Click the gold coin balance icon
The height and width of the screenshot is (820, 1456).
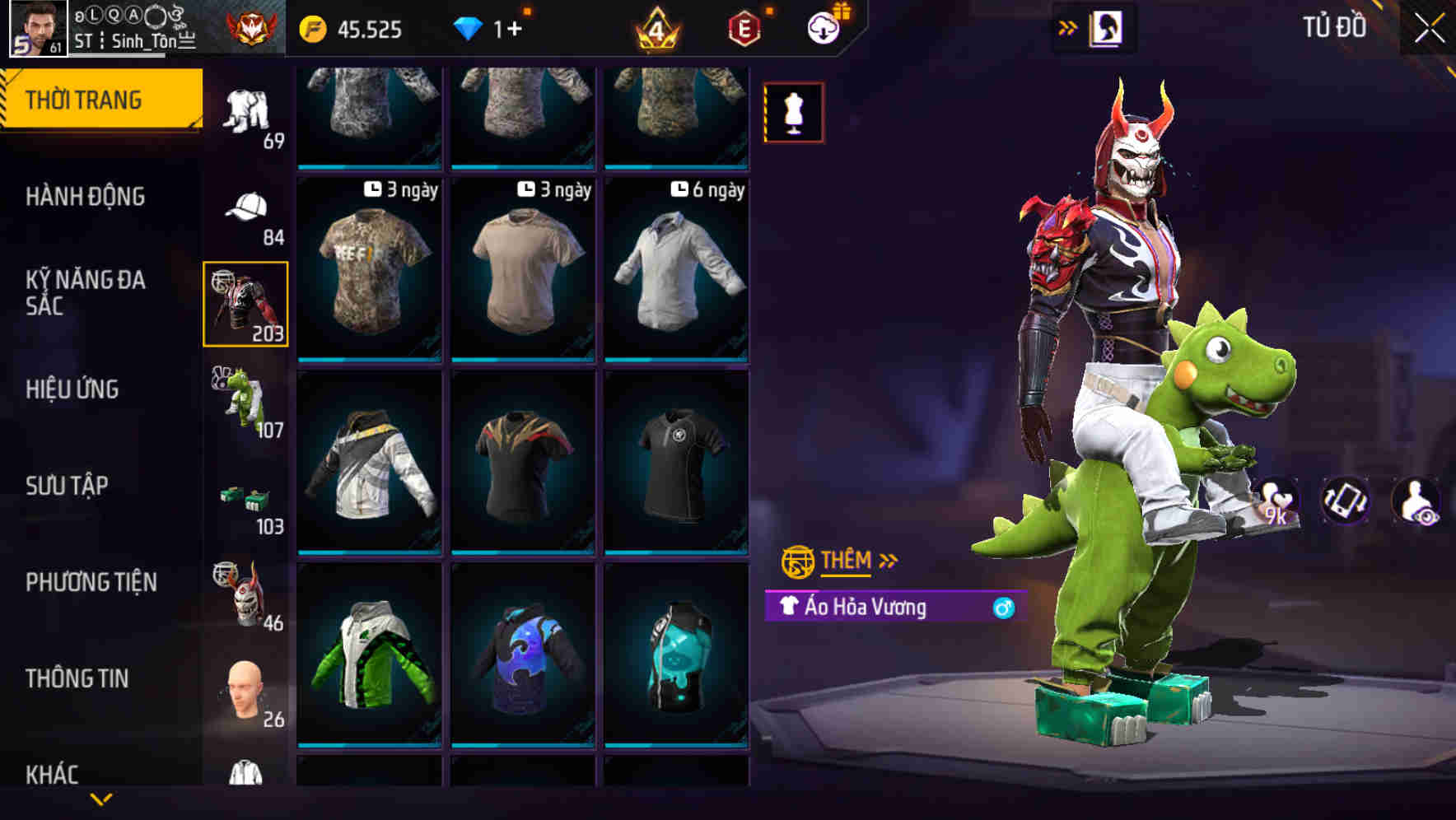[x=311, y=28]
